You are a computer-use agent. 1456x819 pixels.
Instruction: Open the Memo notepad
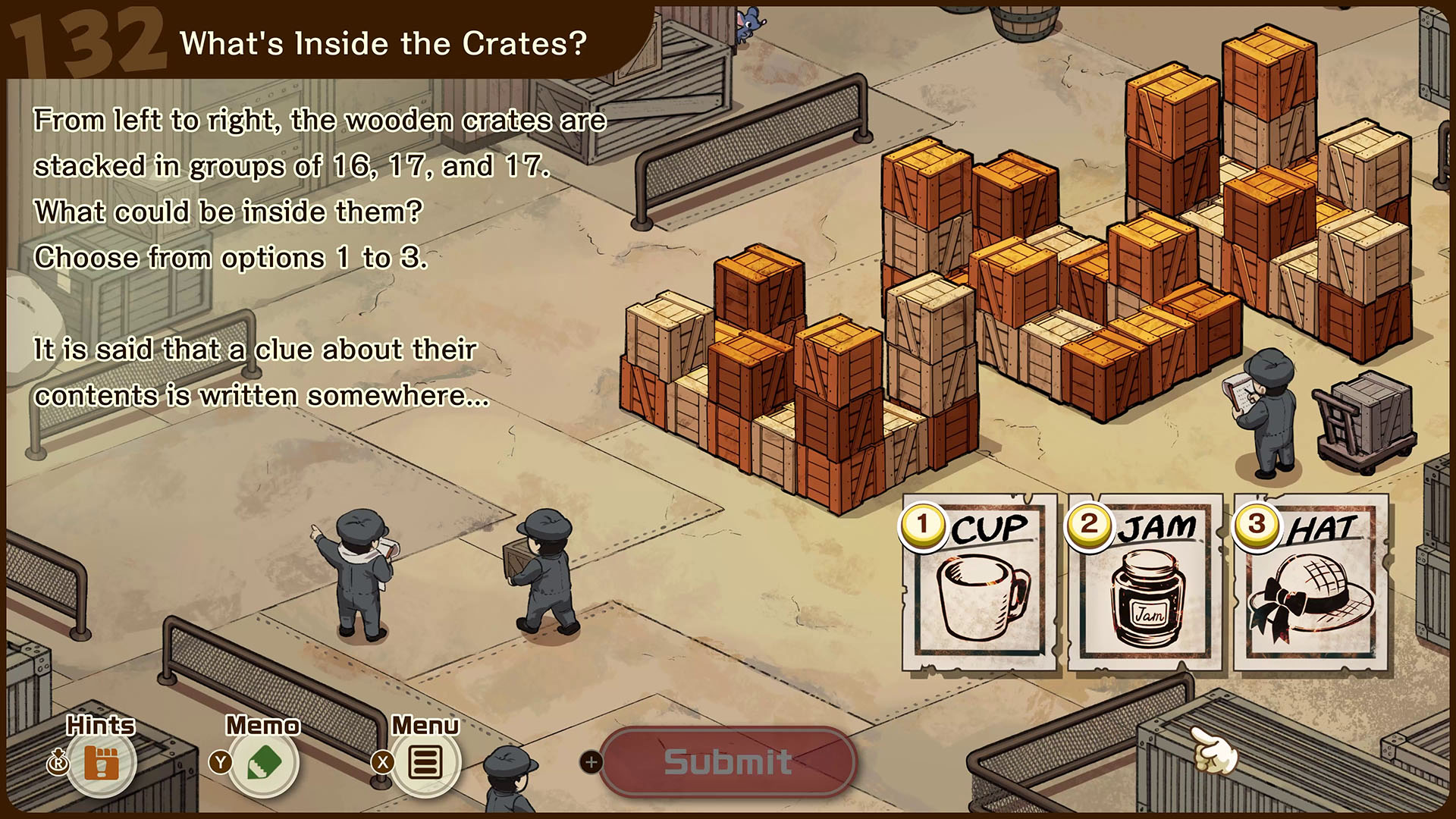(x=264, y=761)
